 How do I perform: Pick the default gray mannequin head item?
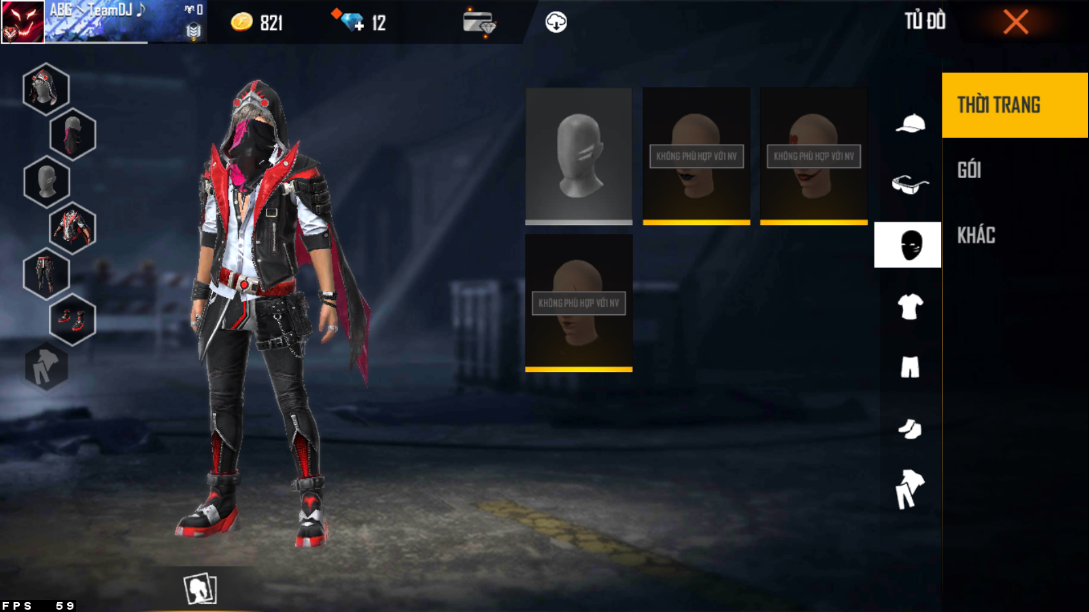579,155
